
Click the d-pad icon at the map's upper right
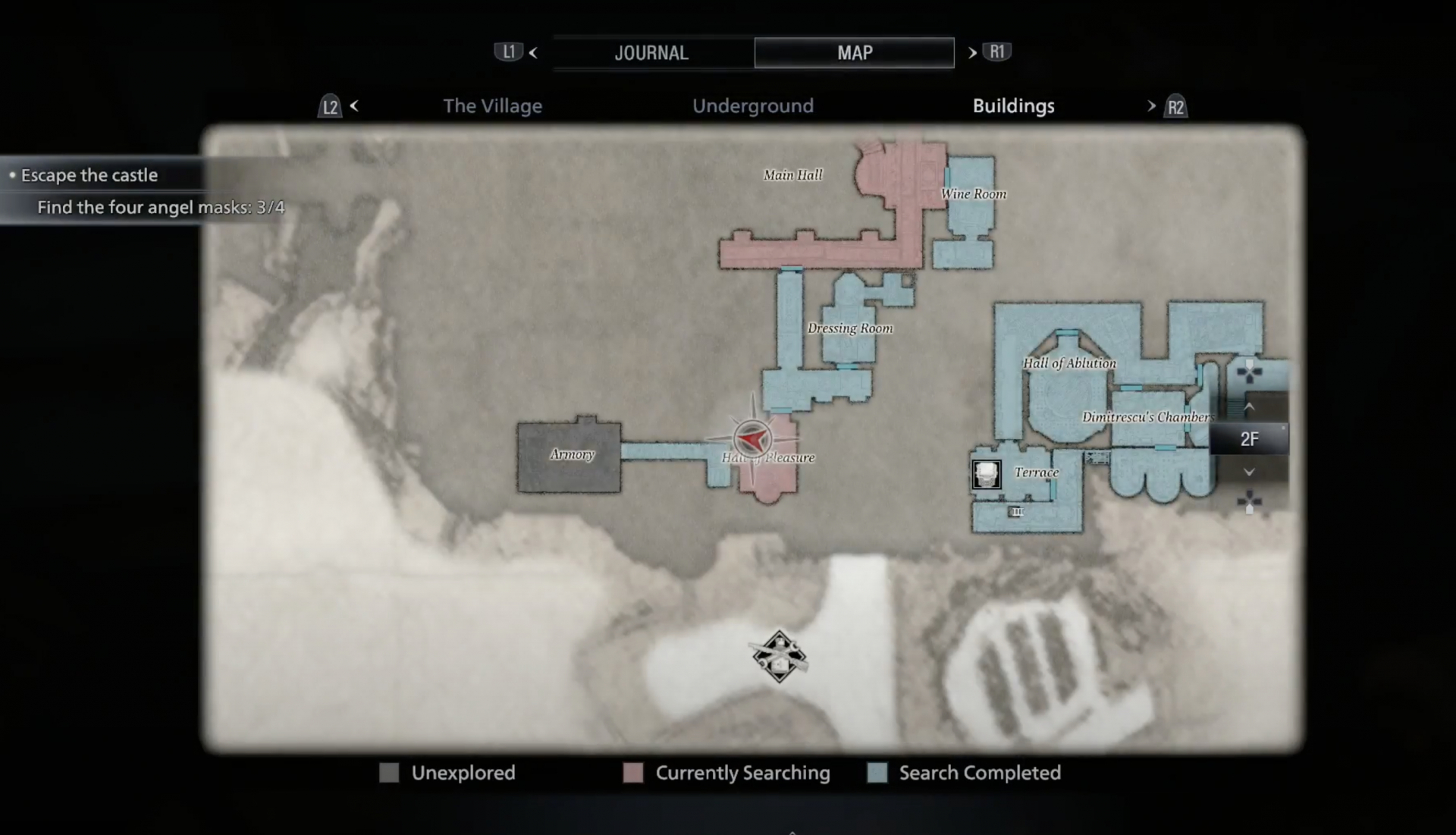[x=1248, y=373]
